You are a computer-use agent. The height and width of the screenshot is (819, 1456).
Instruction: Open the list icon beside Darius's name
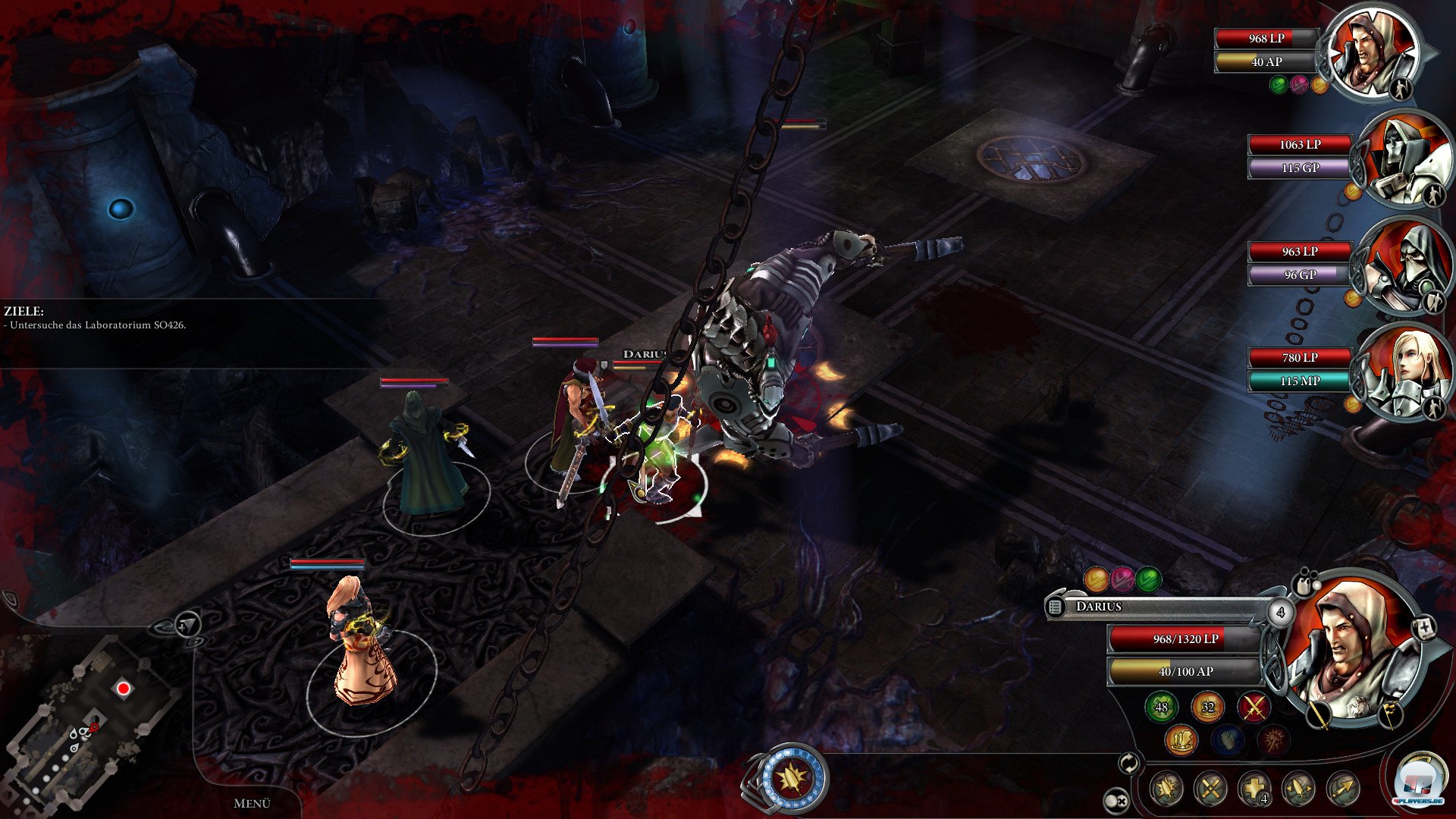1055,607
